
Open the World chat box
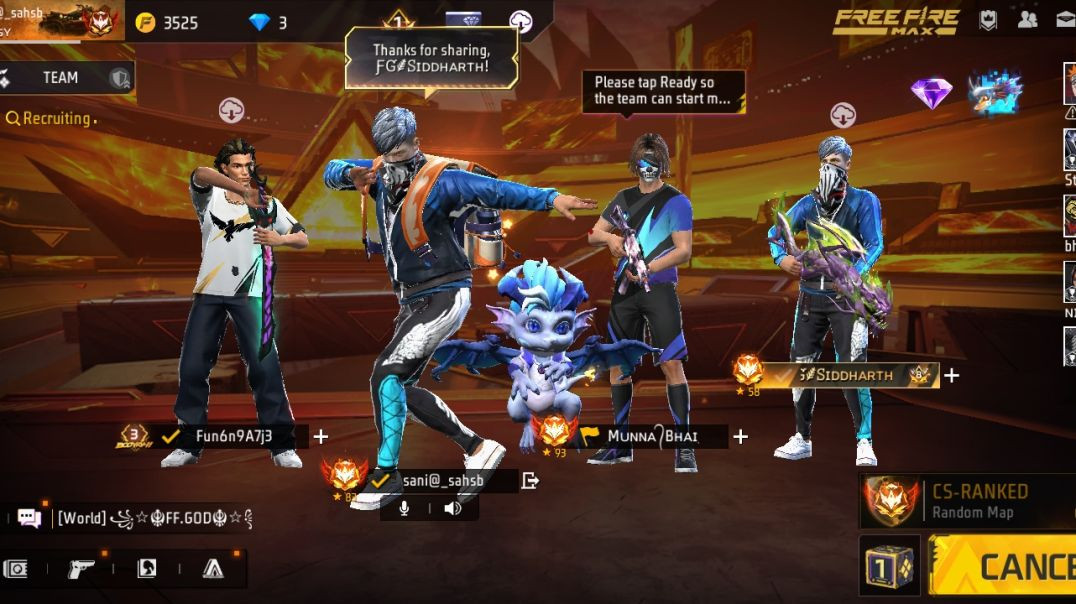pyautogui.click(x=130, y=518)
